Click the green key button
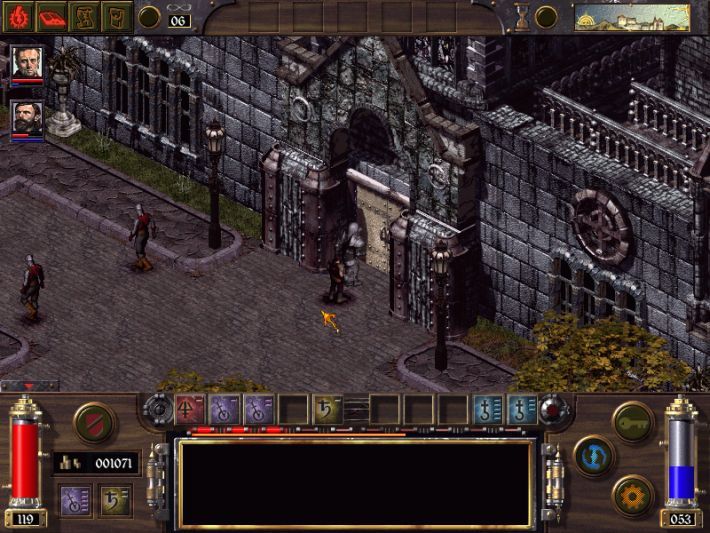This screenshot has height=533, width=710. pos(633,421)
